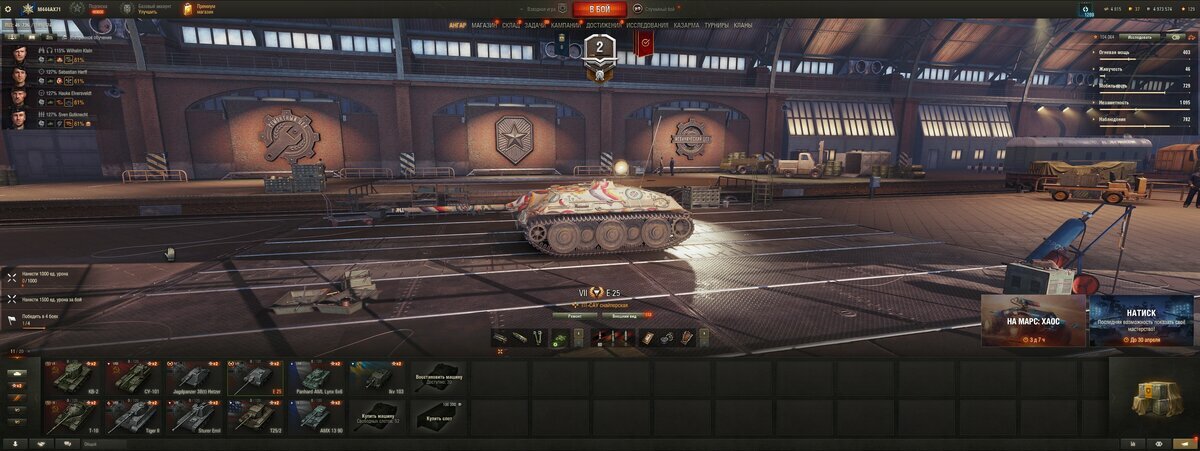
Task: Open the НА МАРС: ХАОС event banner
Action: pyautogui.click(x=1032, y=320)
